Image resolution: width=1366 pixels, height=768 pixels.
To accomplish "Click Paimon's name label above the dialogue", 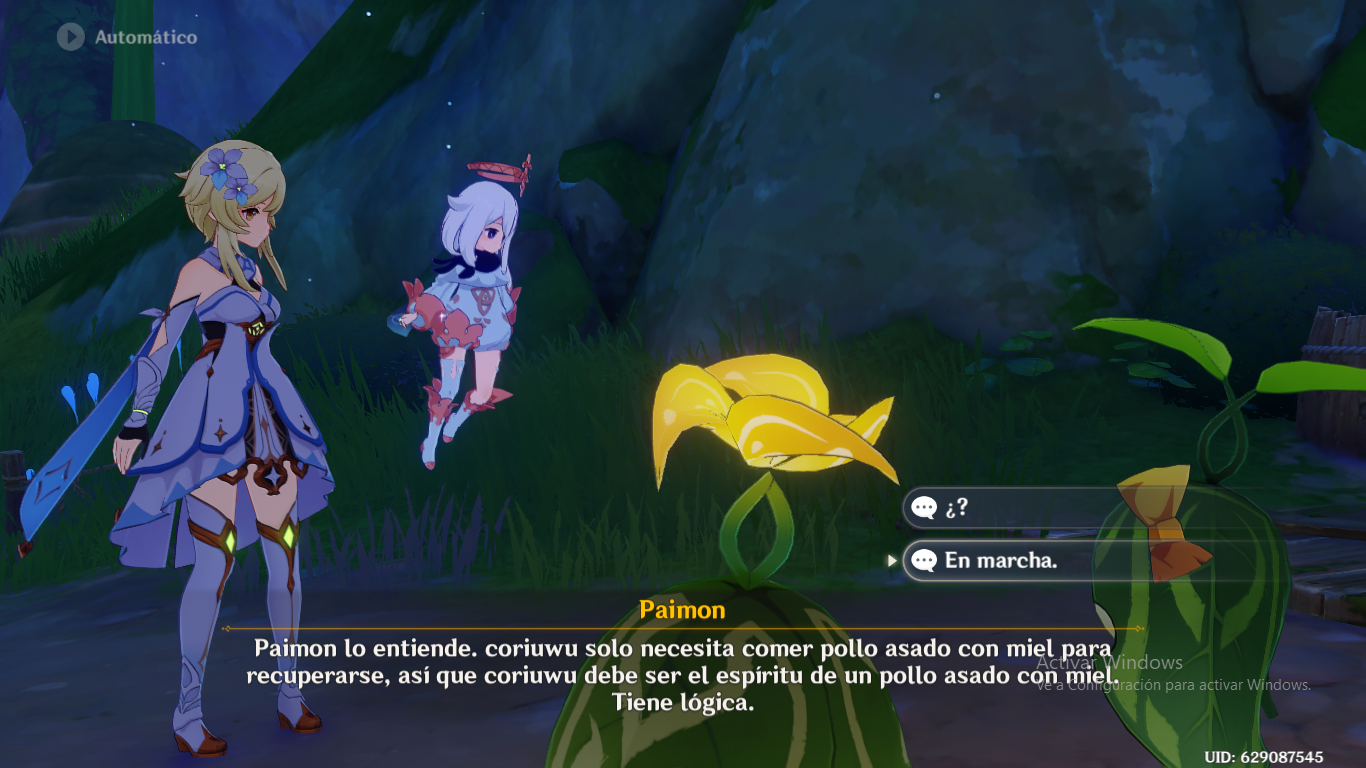I will click(x=683, y=609).
